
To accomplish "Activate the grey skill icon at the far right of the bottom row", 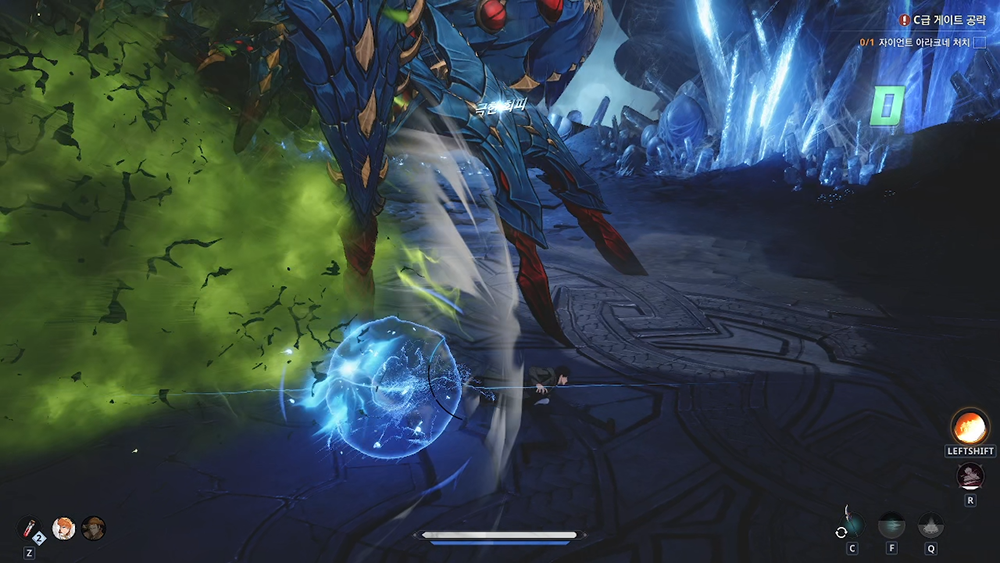I will (x=931, y=524).
